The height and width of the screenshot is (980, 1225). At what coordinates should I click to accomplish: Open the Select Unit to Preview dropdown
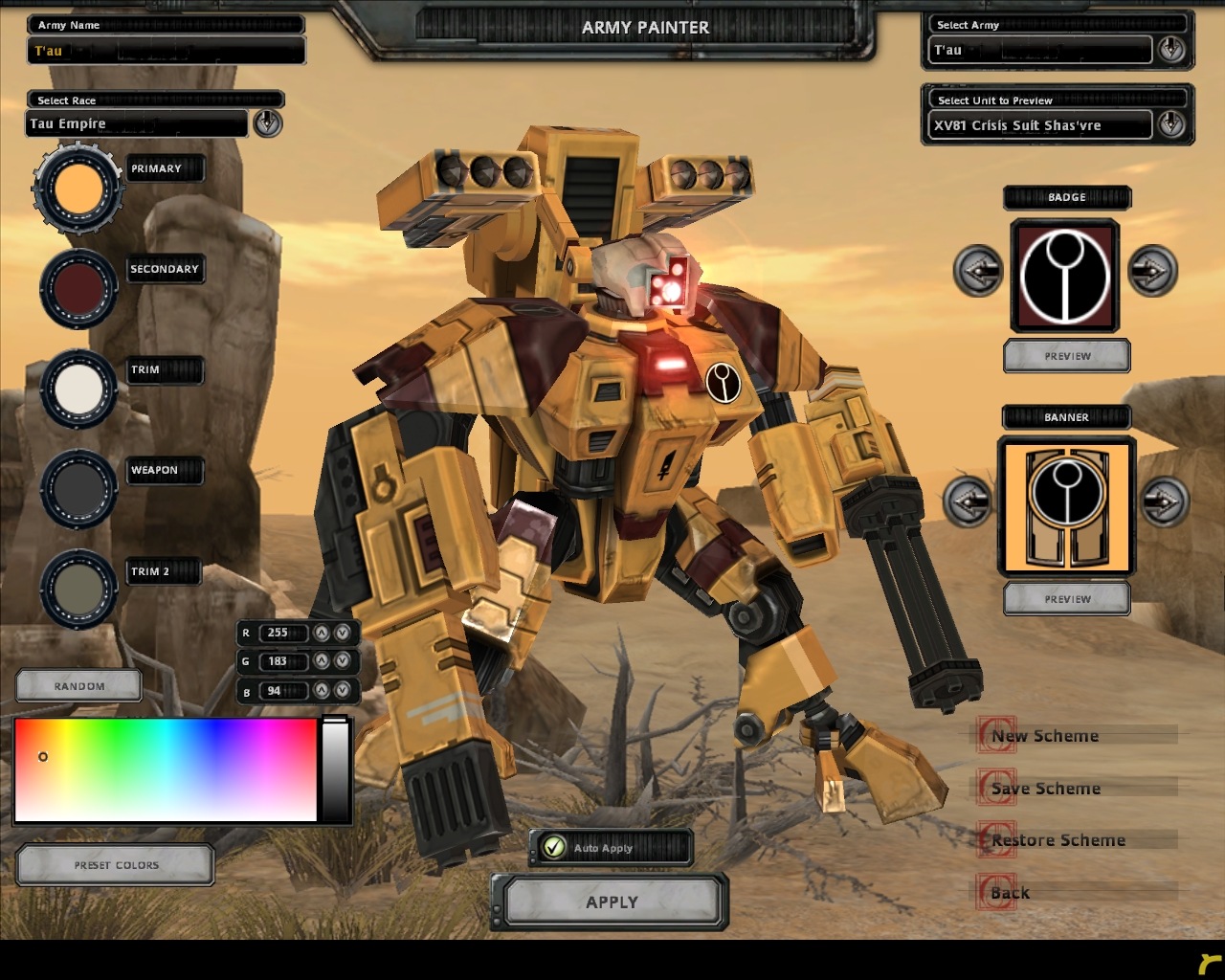click(x=1170, y=124)
